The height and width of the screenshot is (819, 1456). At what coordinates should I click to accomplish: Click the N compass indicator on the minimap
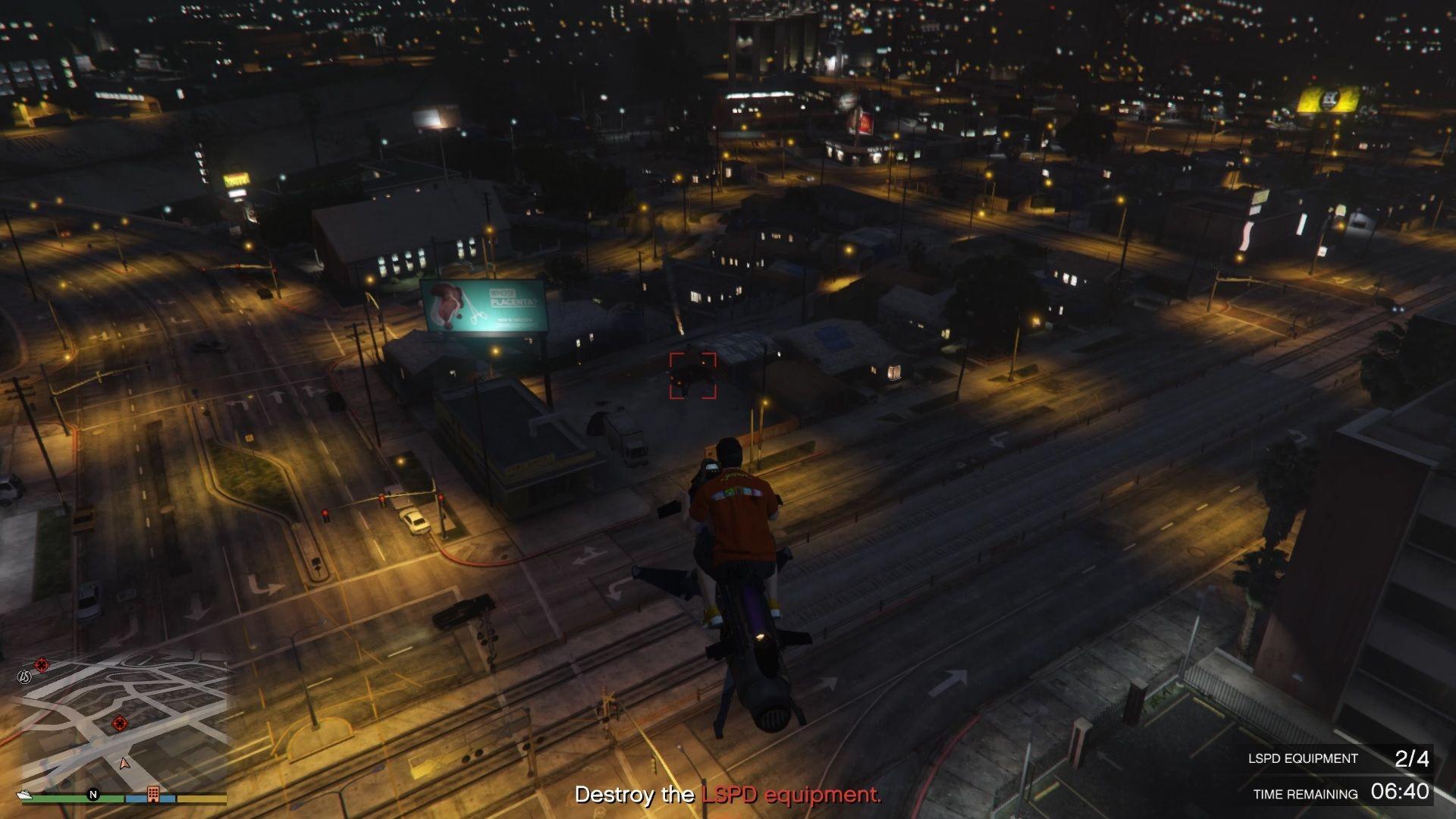(x=93, y=794)
